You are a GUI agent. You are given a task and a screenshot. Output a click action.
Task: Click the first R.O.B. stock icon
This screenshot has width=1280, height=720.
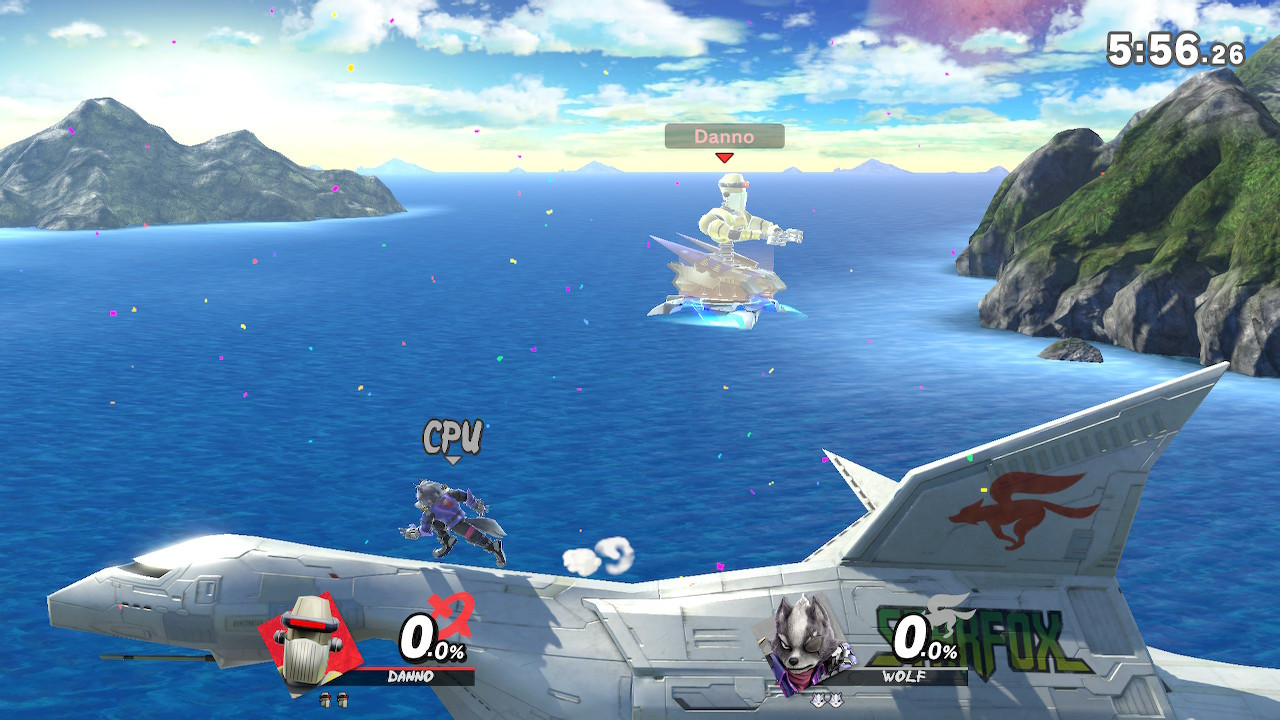tap(325, 700)
